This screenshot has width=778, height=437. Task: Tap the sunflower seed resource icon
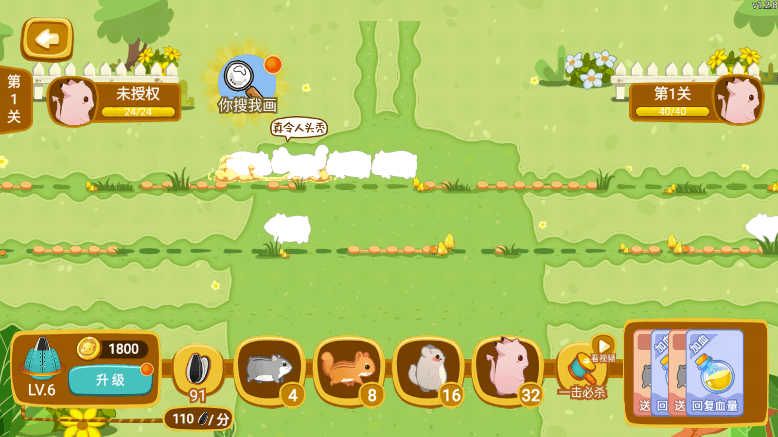[197, 370]
